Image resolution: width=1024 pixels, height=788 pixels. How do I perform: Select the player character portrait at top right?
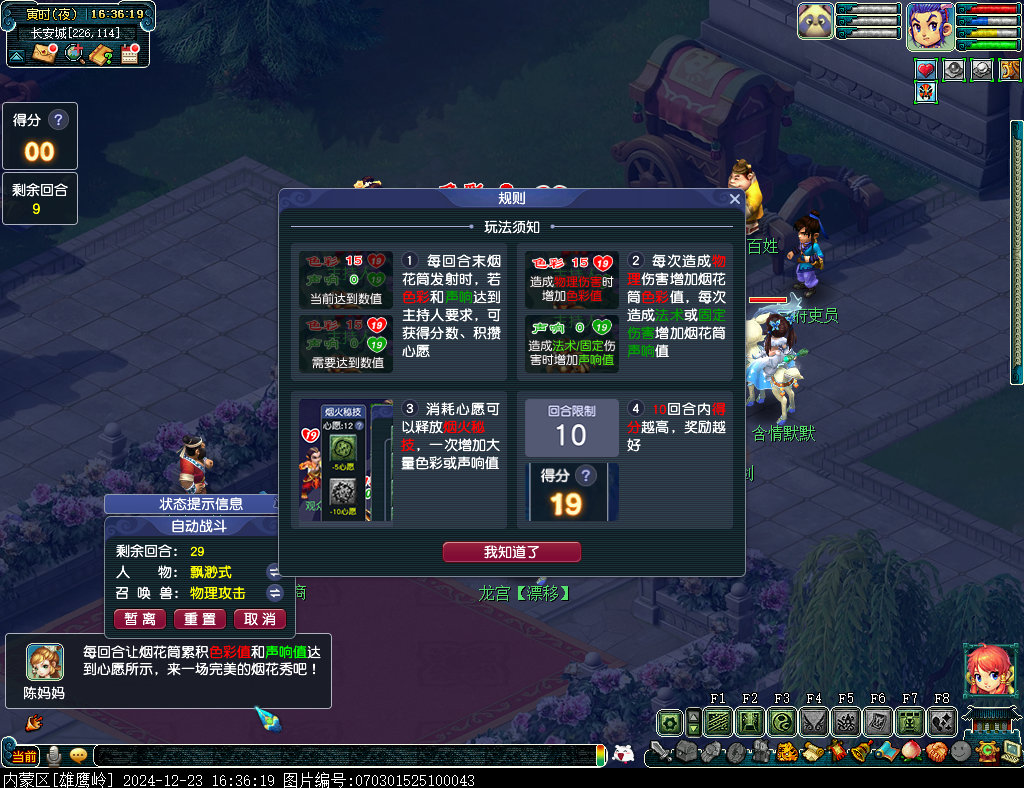click(930, 26)
